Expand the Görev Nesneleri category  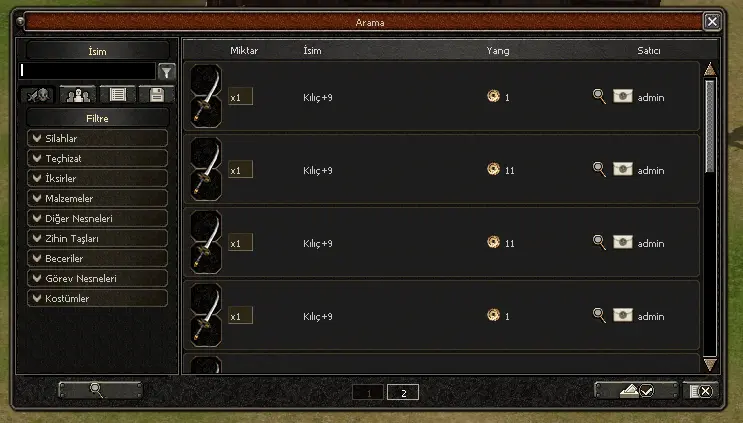97,278
